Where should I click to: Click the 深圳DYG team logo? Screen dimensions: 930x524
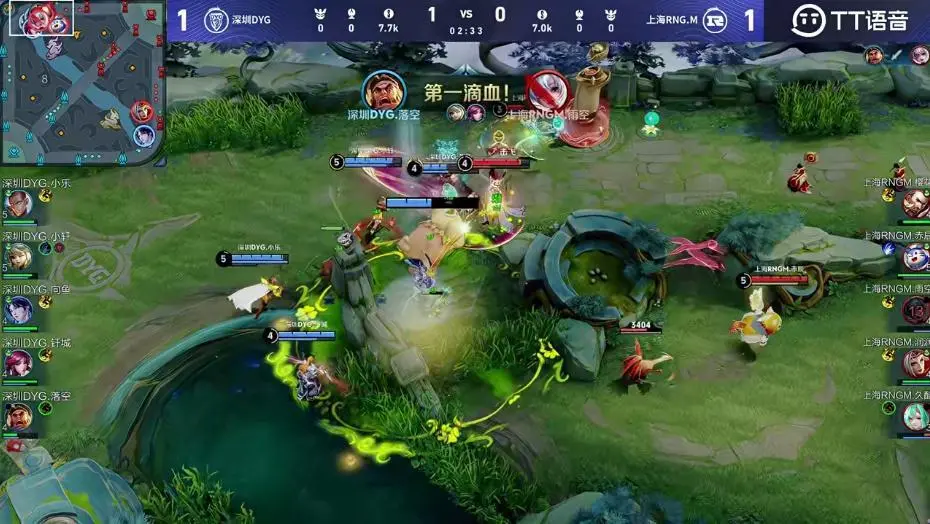click(x=215, y=20)
